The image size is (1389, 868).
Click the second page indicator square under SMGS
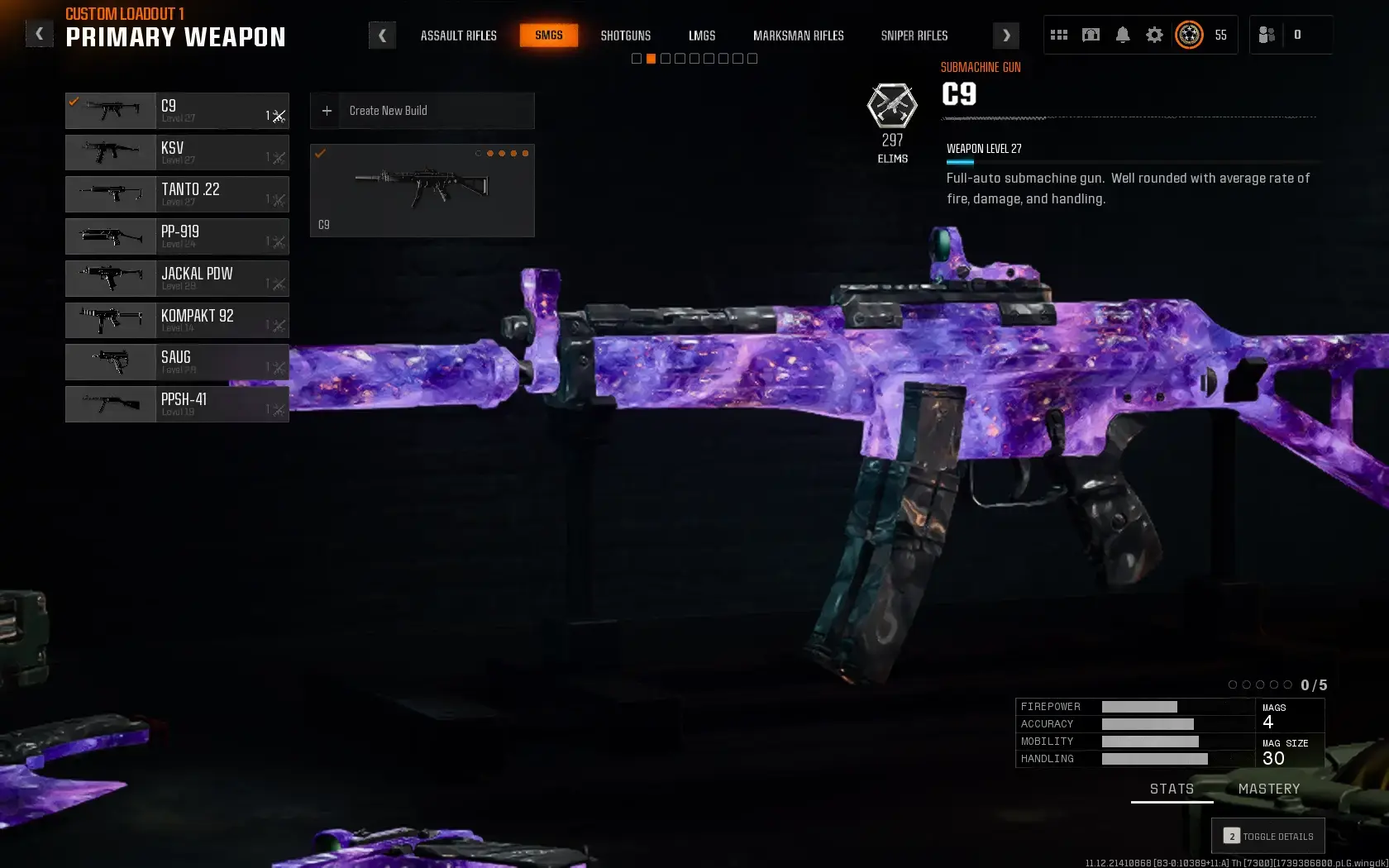(x=650, y=58)
